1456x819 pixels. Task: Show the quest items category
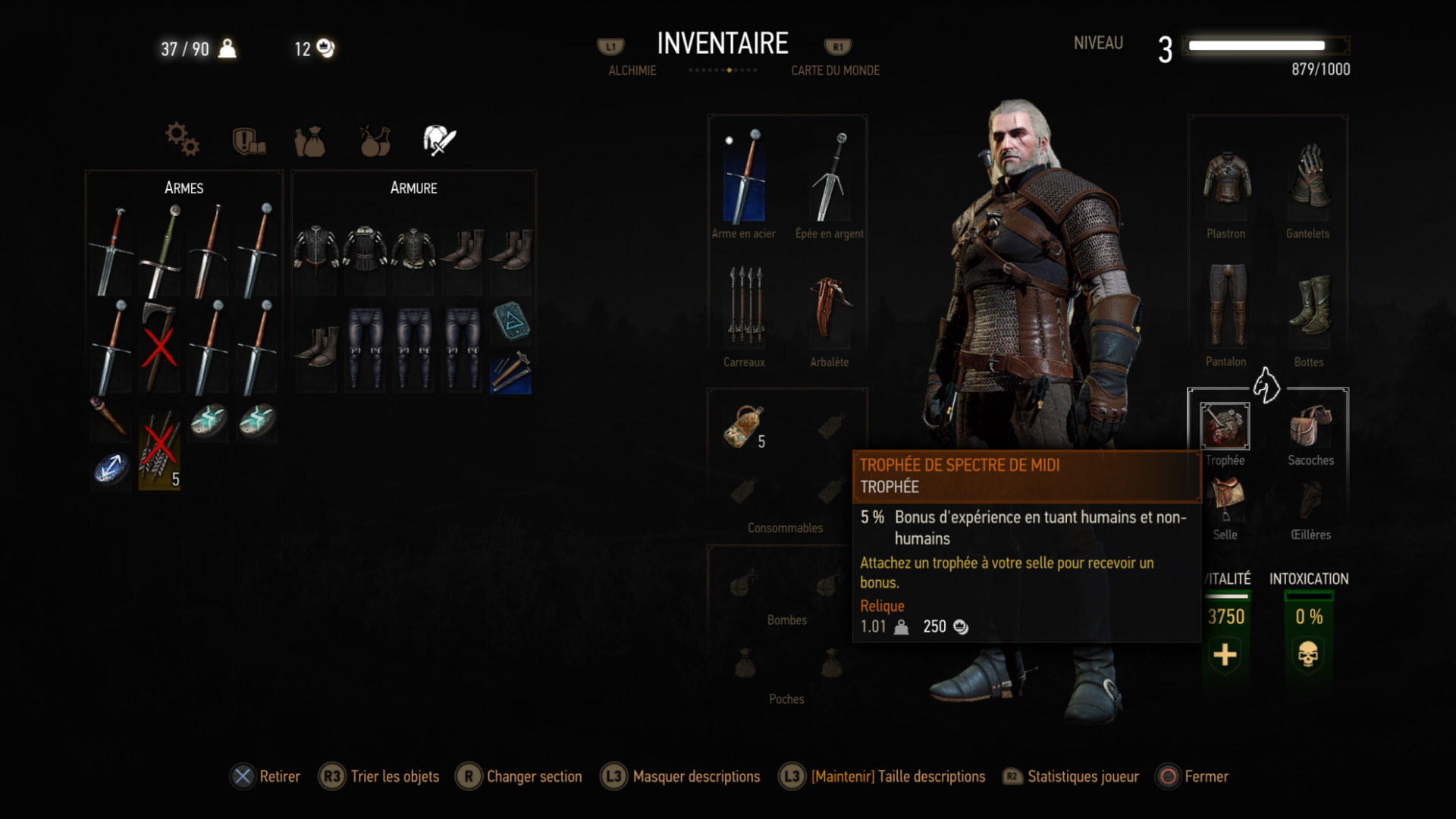[249, 141]
